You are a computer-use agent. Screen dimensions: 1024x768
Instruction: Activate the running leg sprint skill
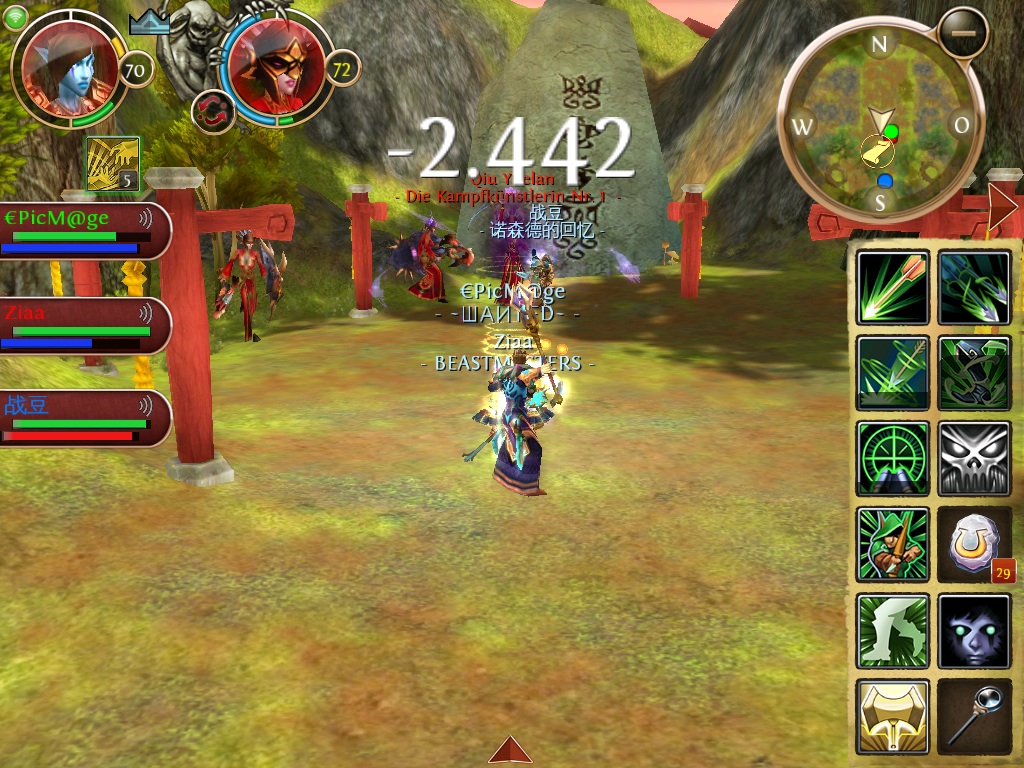coord(892,631)
